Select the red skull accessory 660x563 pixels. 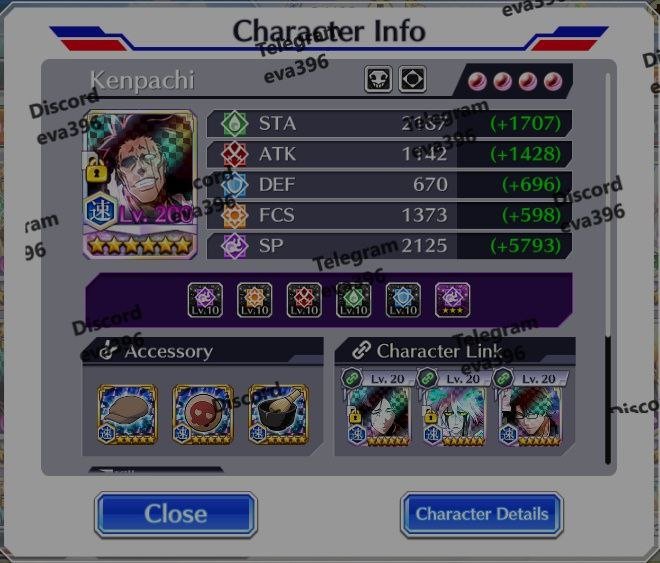tap(202, 414)
